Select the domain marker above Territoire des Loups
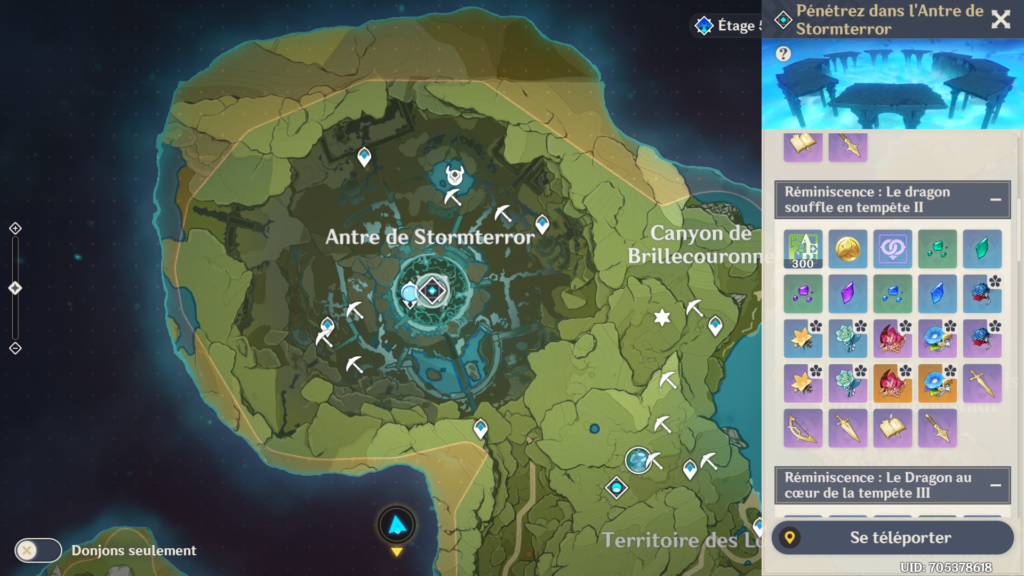 tap(617, 487)
